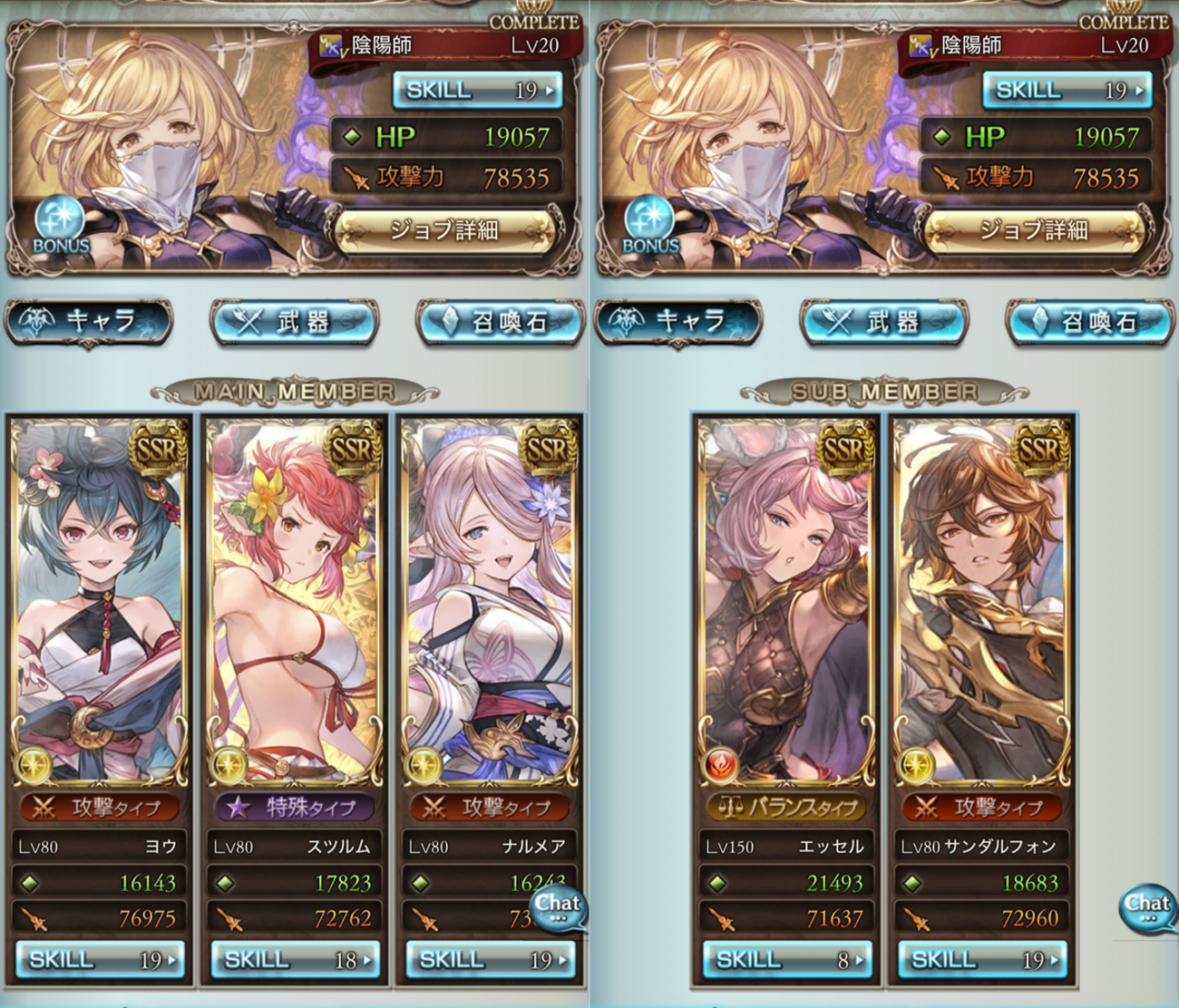The width and height of the screenshot is (1179, 1008).
Task: Switch to 武器 tab above SUB MEMBER
Action: pos(882,322)
